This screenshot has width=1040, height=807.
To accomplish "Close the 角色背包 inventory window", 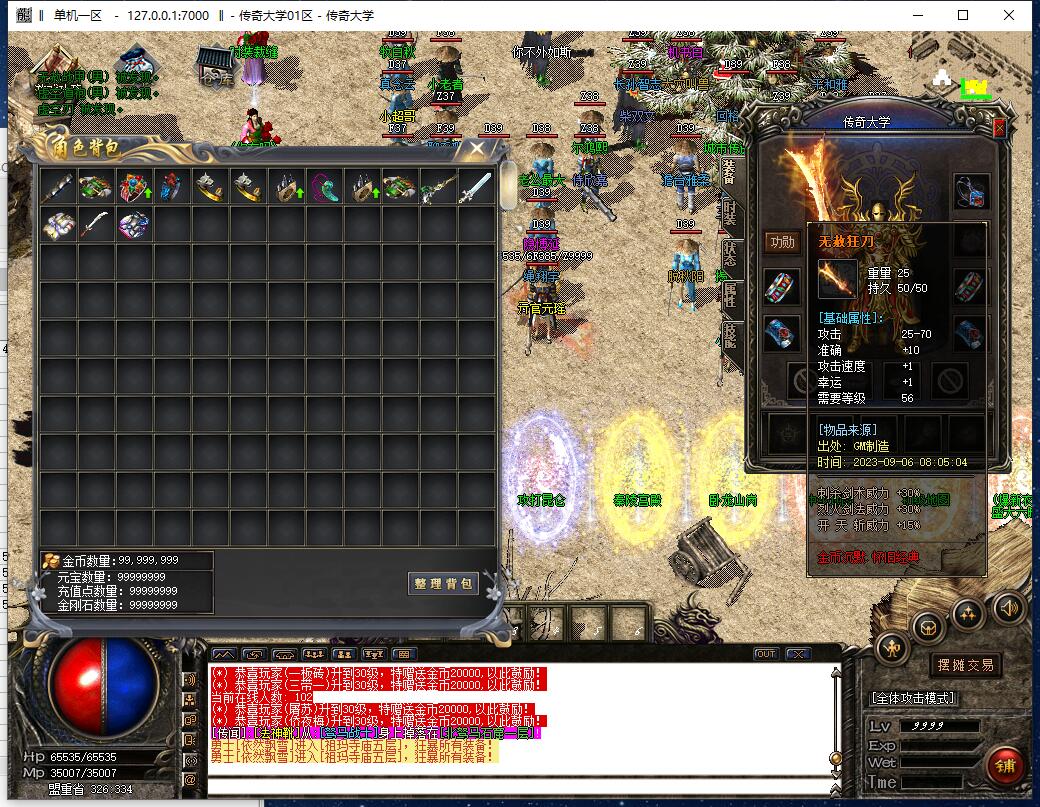I will tap(477, 149).
